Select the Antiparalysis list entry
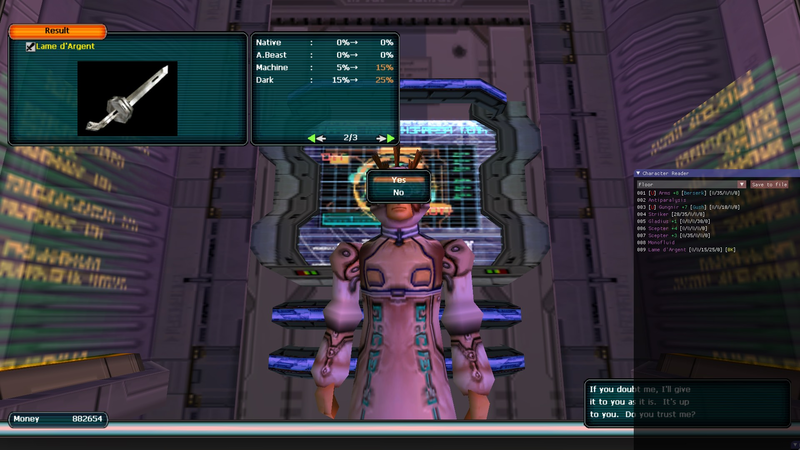 (665, 200)
